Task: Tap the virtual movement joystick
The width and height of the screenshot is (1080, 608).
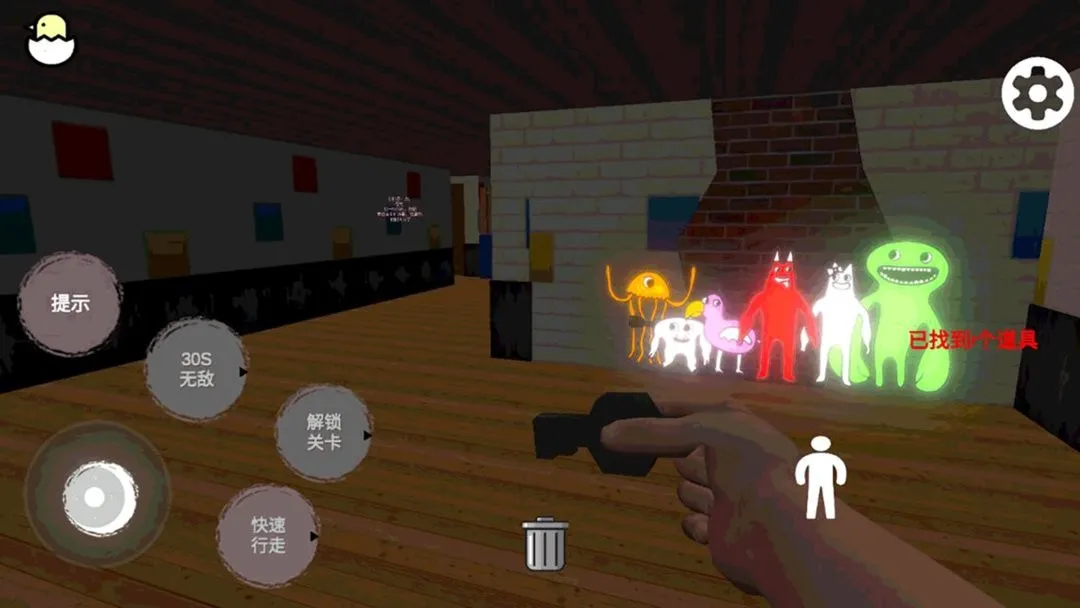Action: 97,495
